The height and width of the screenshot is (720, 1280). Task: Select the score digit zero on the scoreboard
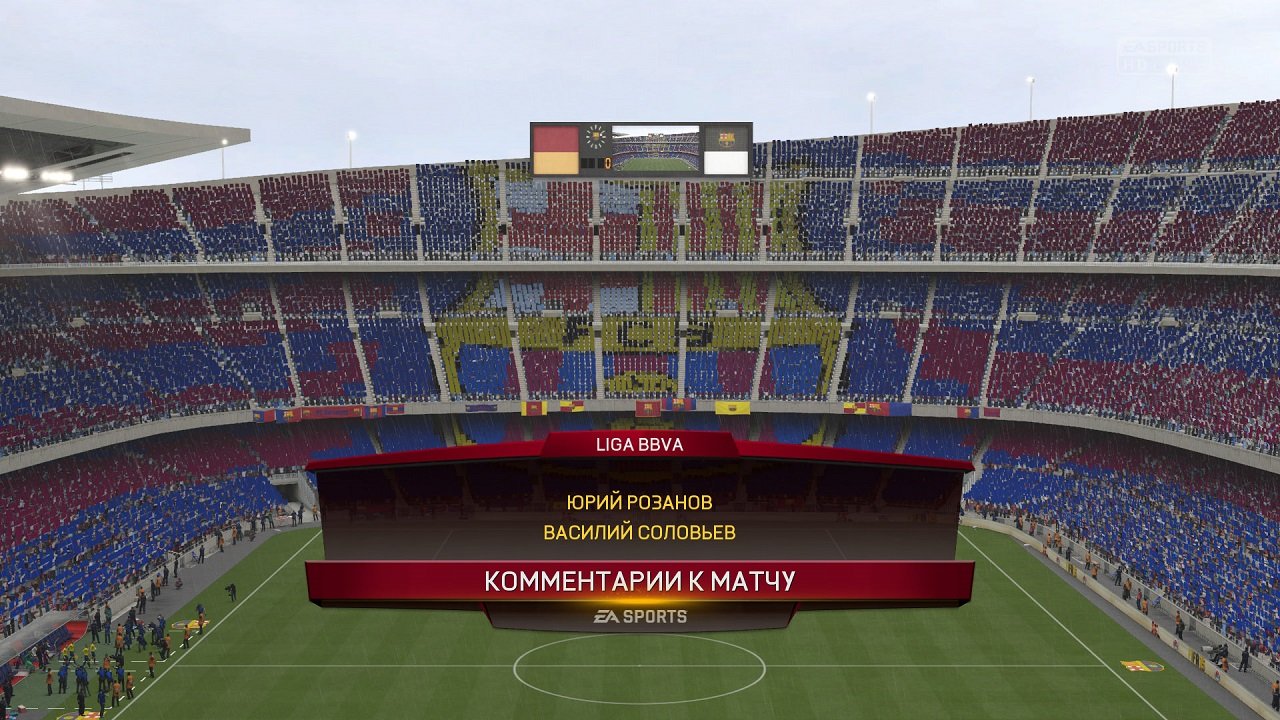(607, 161)
